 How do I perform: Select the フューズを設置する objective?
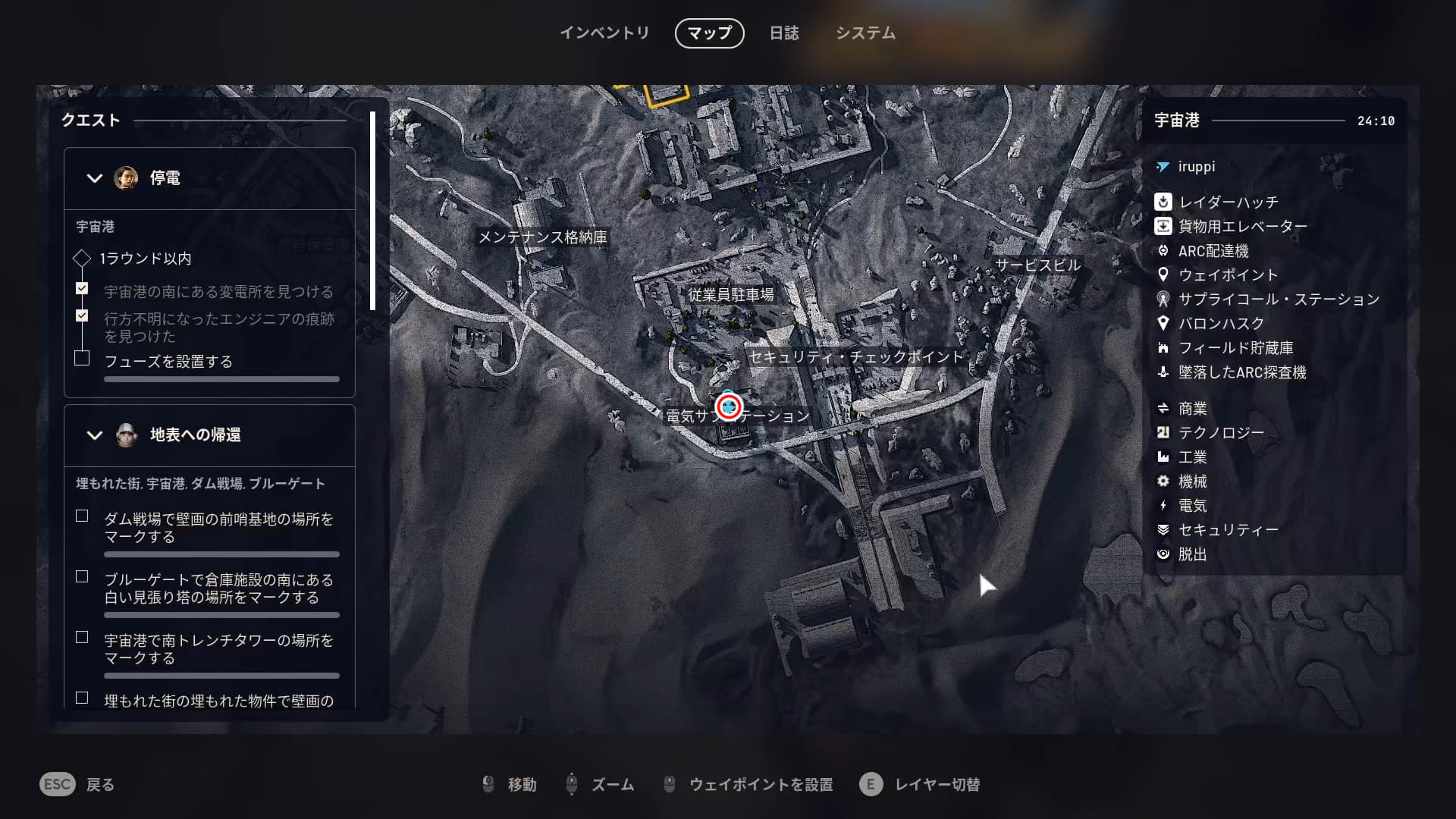point(168,362)
